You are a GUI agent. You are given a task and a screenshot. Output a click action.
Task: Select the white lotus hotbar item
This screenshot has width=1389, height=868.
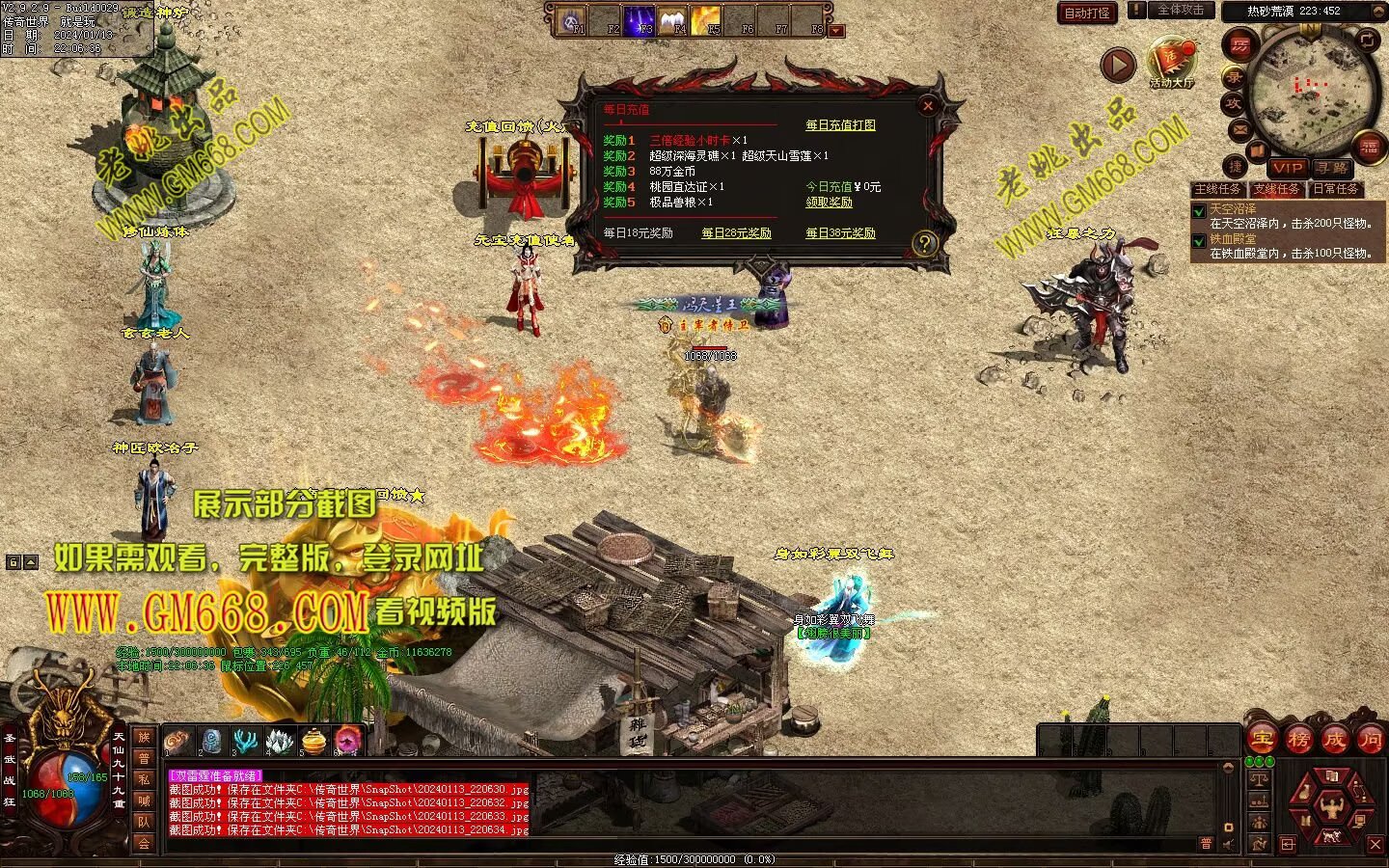pyautogui.click(x=280, y=742)
